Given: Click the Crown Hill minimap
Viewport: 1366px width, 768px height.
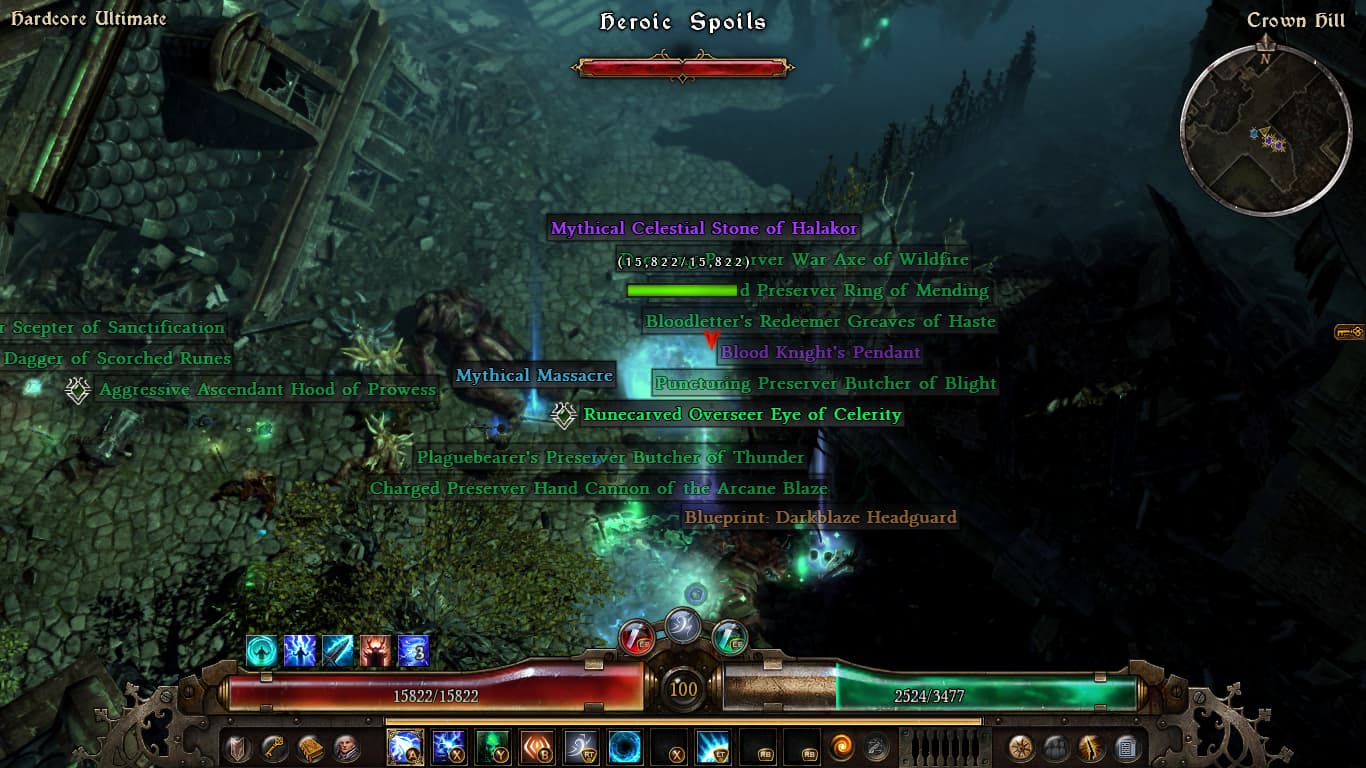Looking at the screenshot, I should click(x=1266, y=130).
